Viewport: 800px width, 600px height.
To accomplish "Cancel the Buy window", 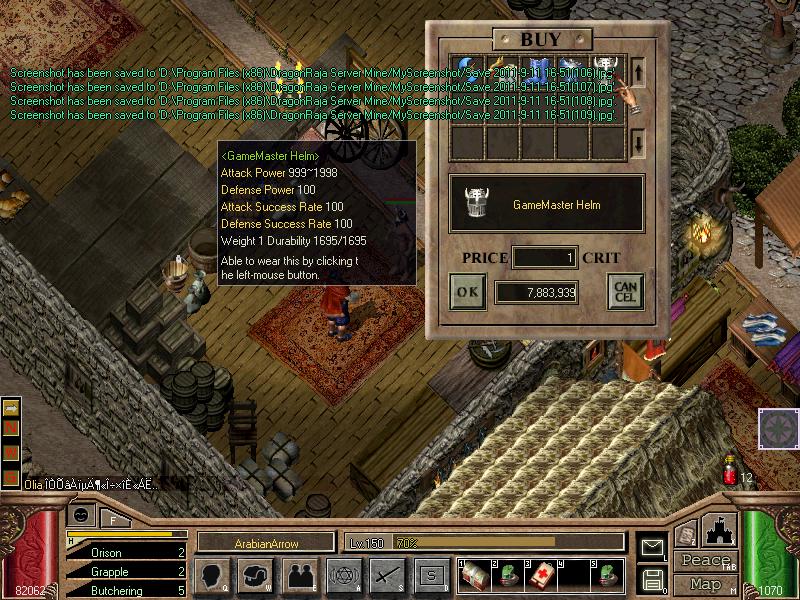I will [625, 292].
